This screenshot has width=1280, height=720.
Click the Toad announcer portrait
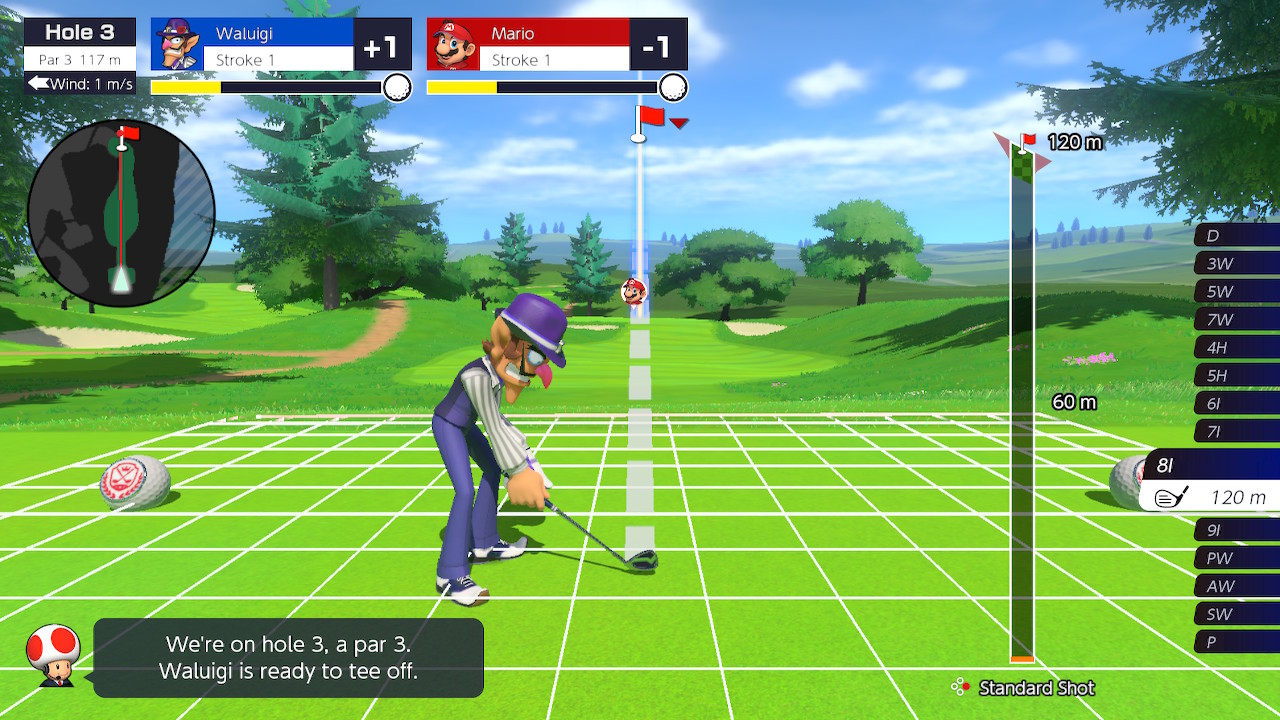tap(54, 655)
